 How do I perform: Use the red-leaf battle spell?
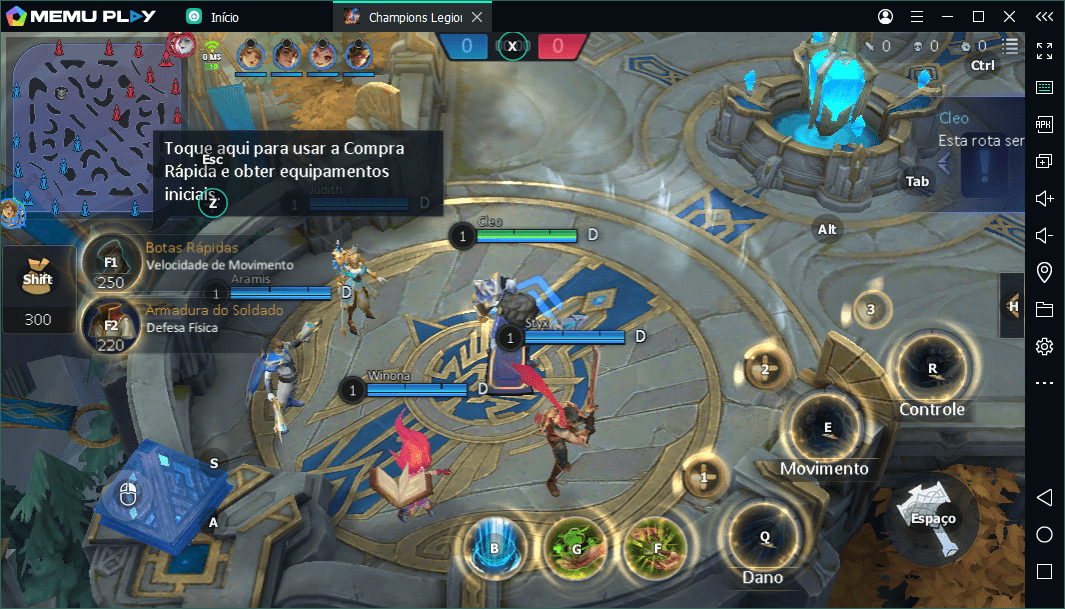click(656, 549)
